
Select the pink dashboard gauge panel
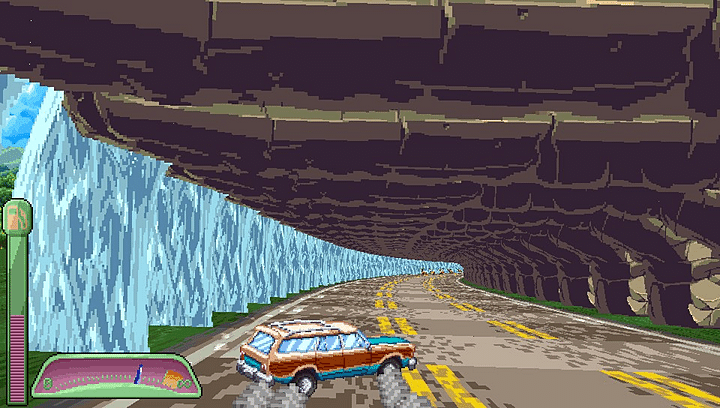(x=110, y=376)
